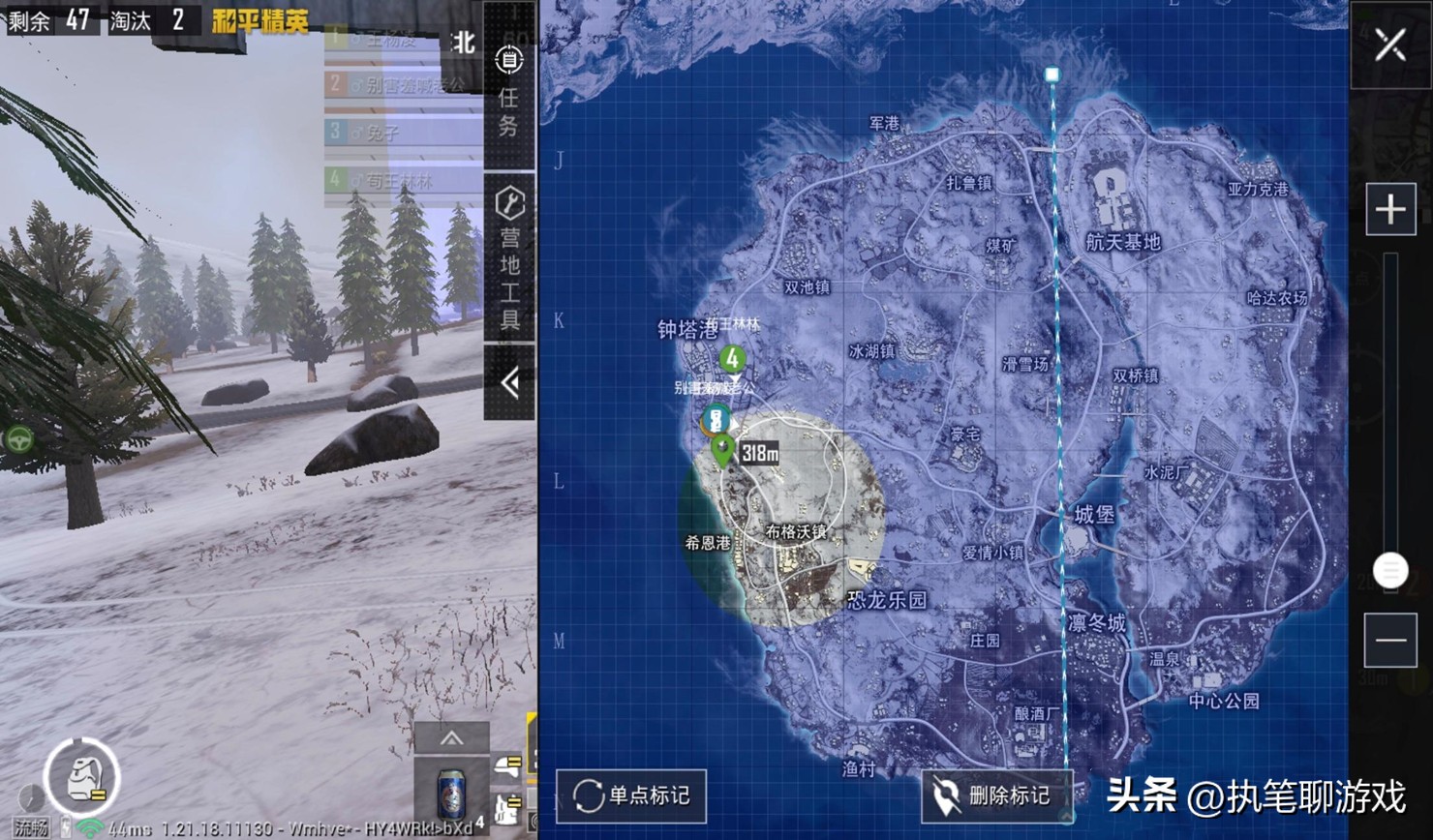Click the map zoom slider handle
This screenshot has width=1433, height=840.
click(x=1391, y=571)
